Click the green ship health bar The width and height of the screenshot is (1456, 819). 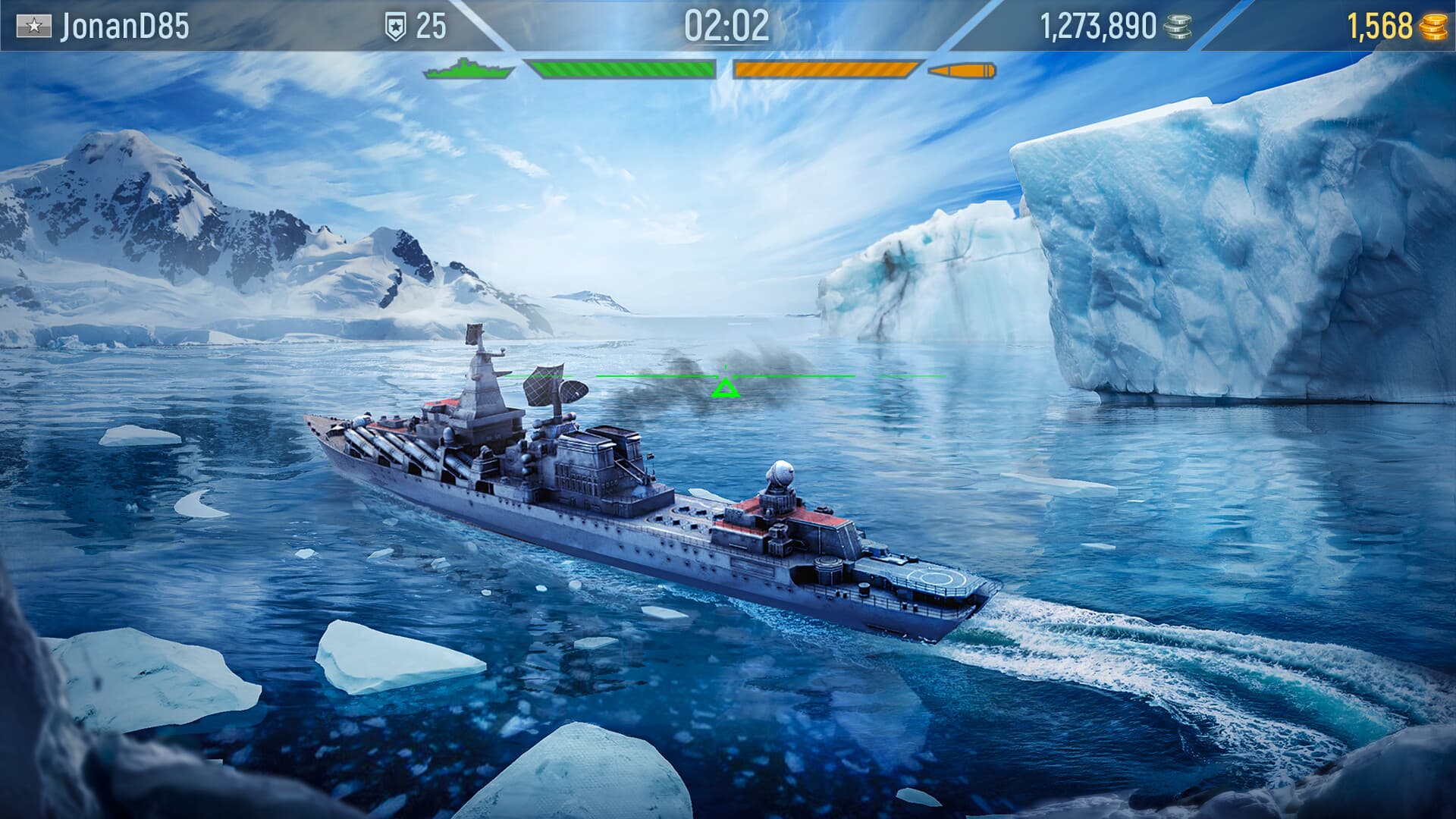click(622, 70)
